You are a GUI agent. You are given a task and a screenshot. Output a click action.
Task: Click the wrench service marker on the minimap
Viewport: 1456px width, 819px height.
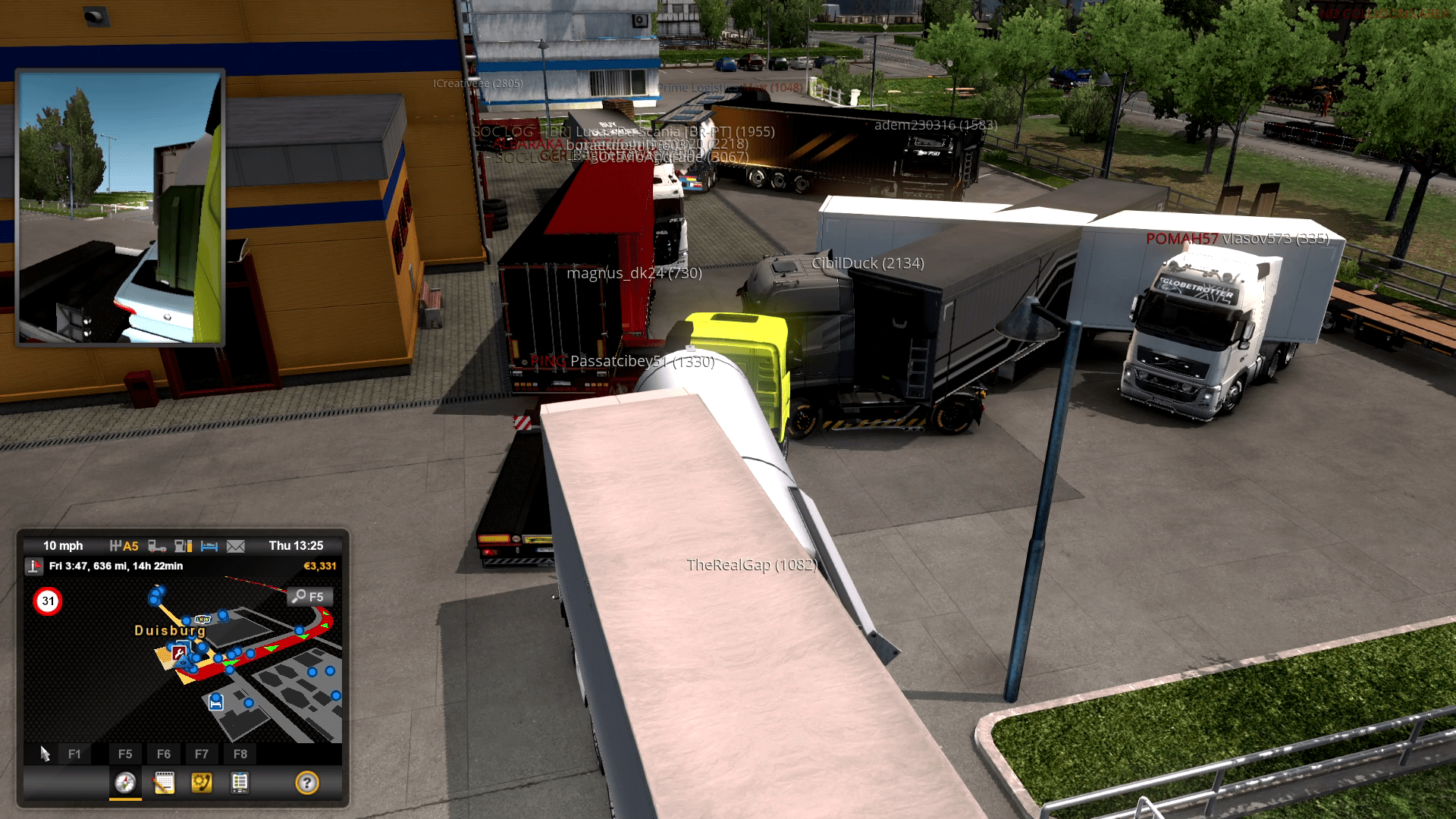178,653
